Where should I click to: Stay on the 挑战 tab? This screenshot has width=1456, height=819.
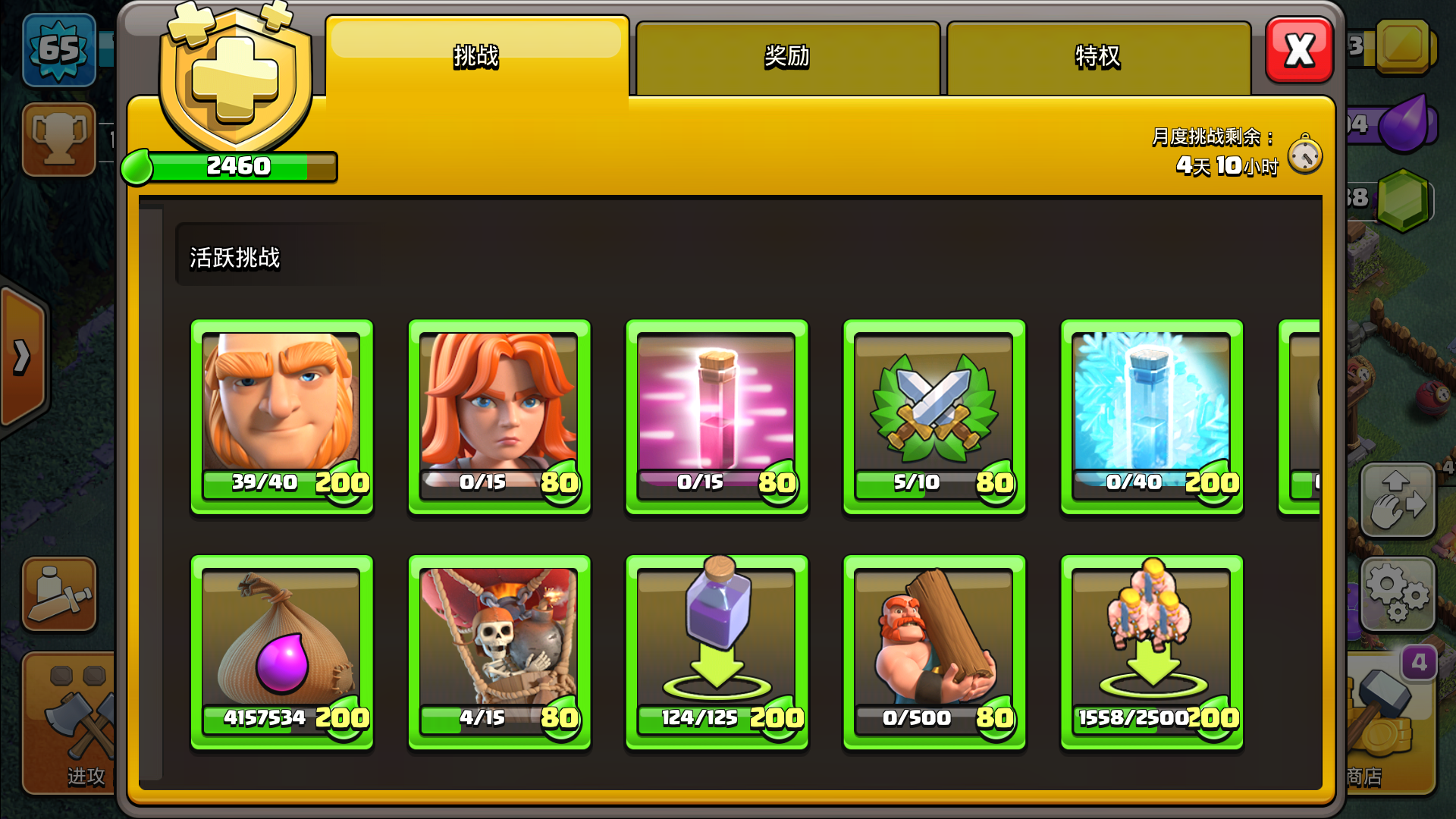pyautogui.click(x=476, y=55)
